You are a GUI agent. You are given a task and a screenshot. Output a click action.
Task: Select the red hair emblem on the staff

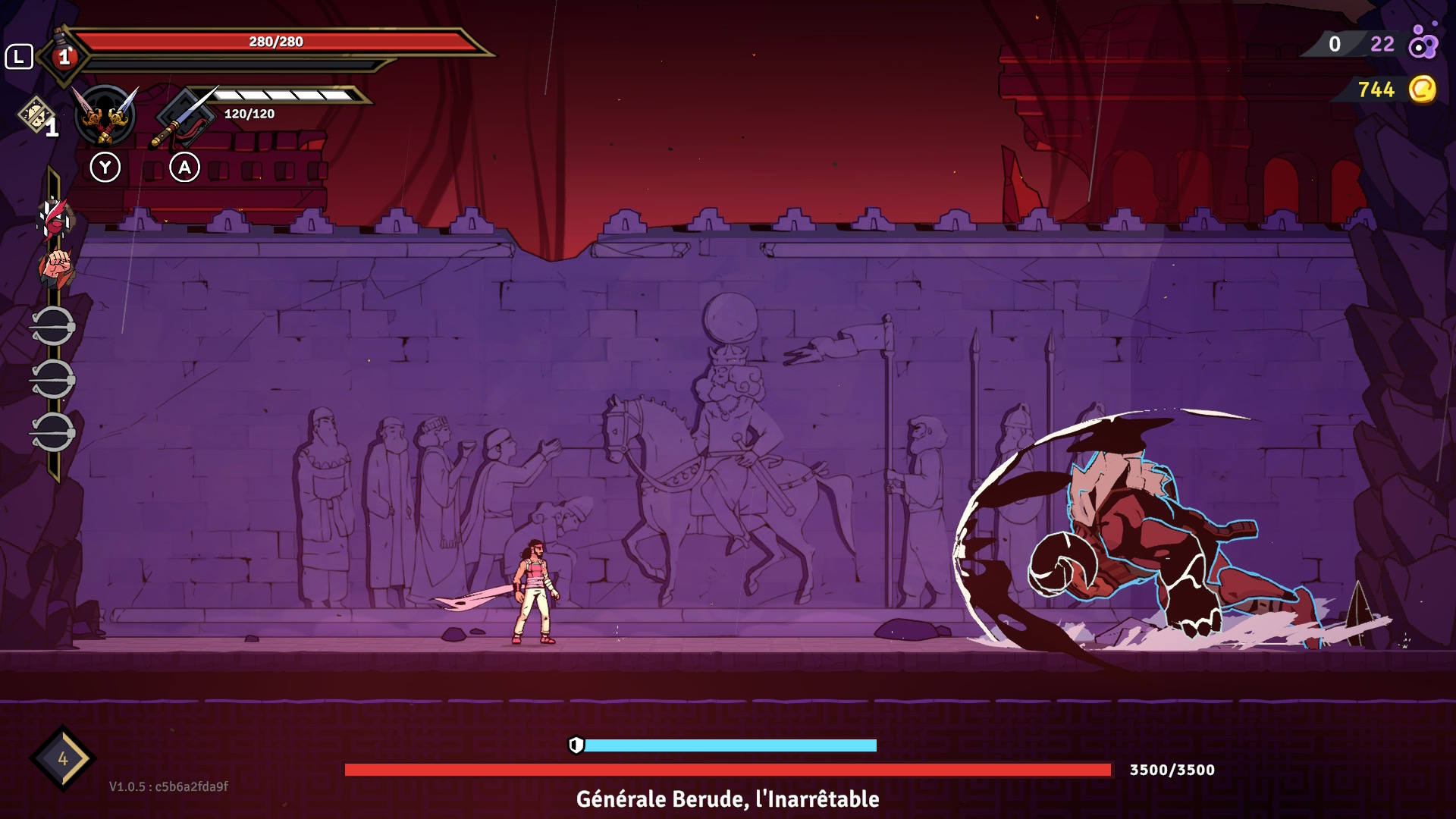(55, 220)
